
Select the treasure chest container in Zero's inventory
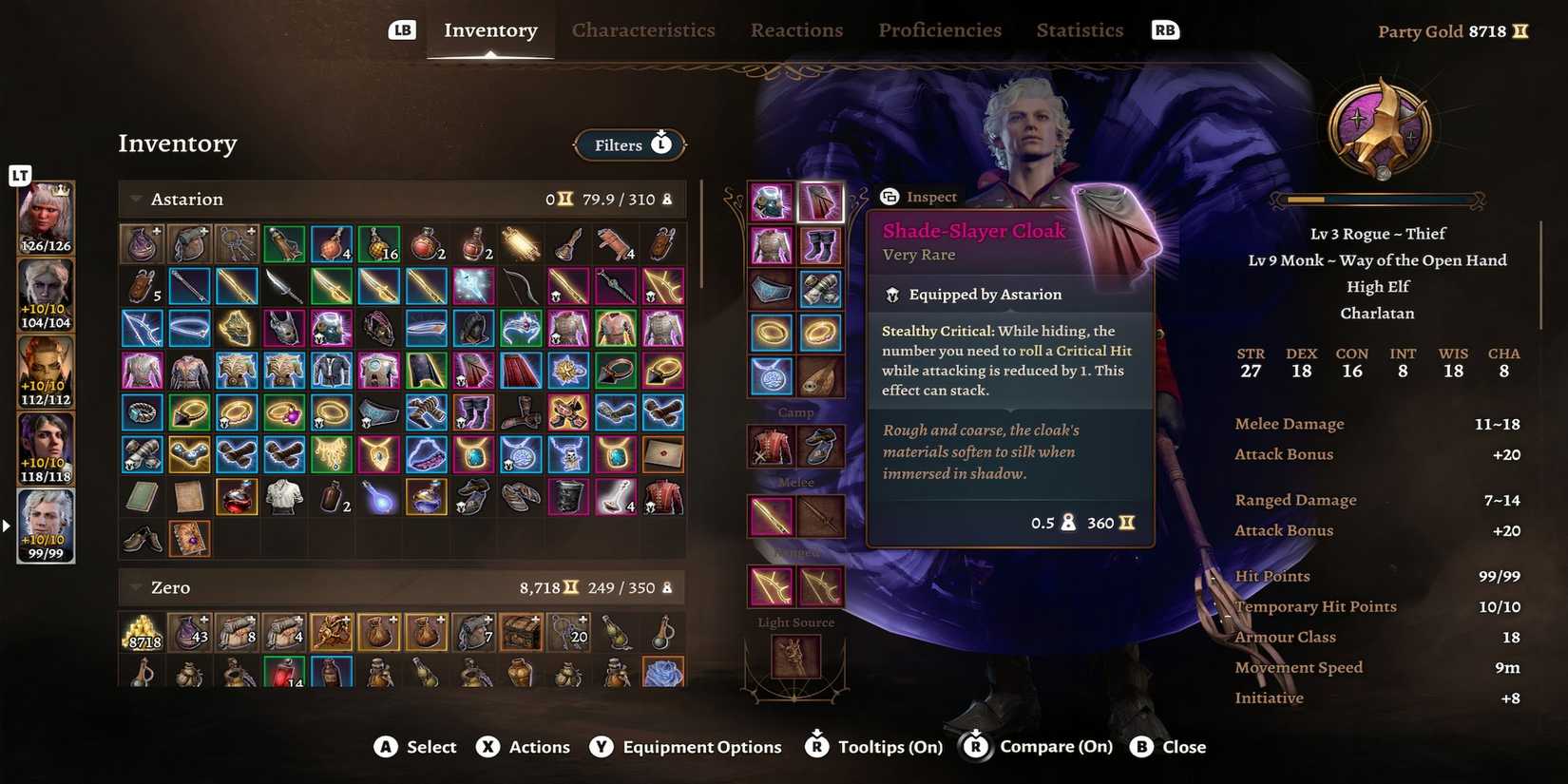click(521, 632)
